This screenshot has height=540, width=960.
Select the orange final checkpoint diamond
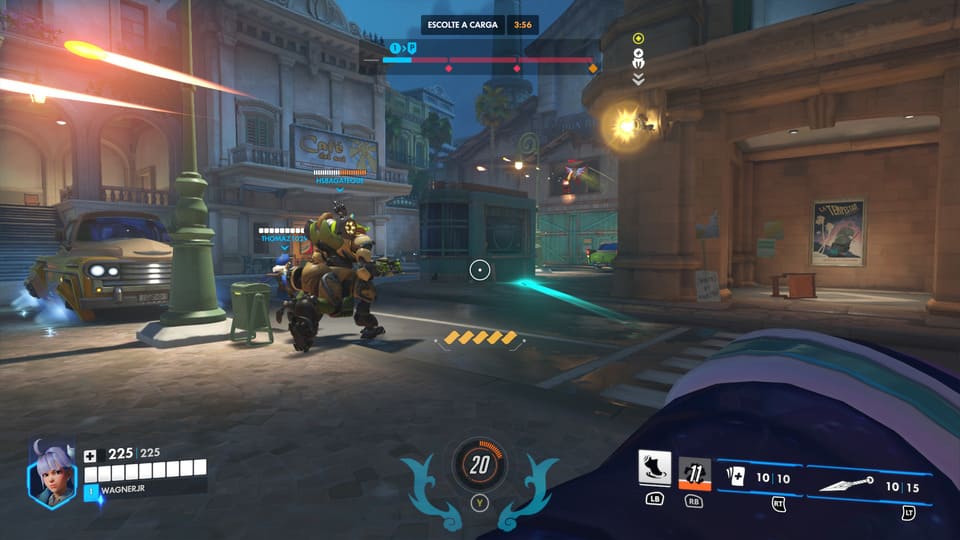pos(592,68)
